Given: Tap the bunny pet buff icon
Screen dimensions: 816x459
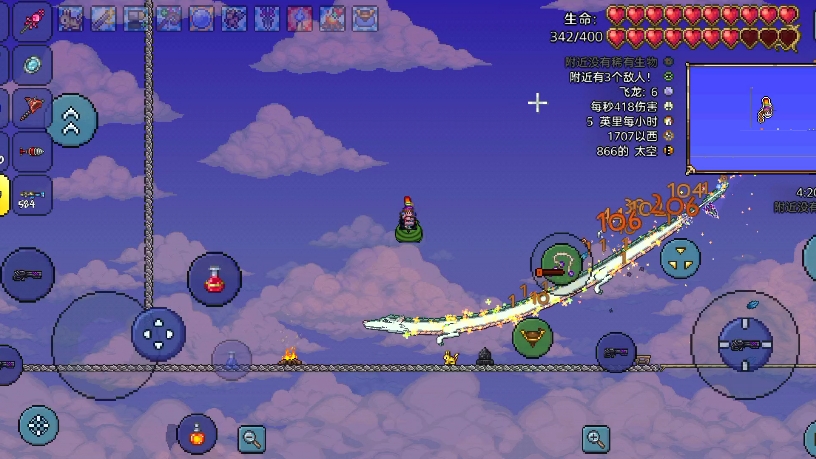Looking at the screenshot, I should point(71,18).
